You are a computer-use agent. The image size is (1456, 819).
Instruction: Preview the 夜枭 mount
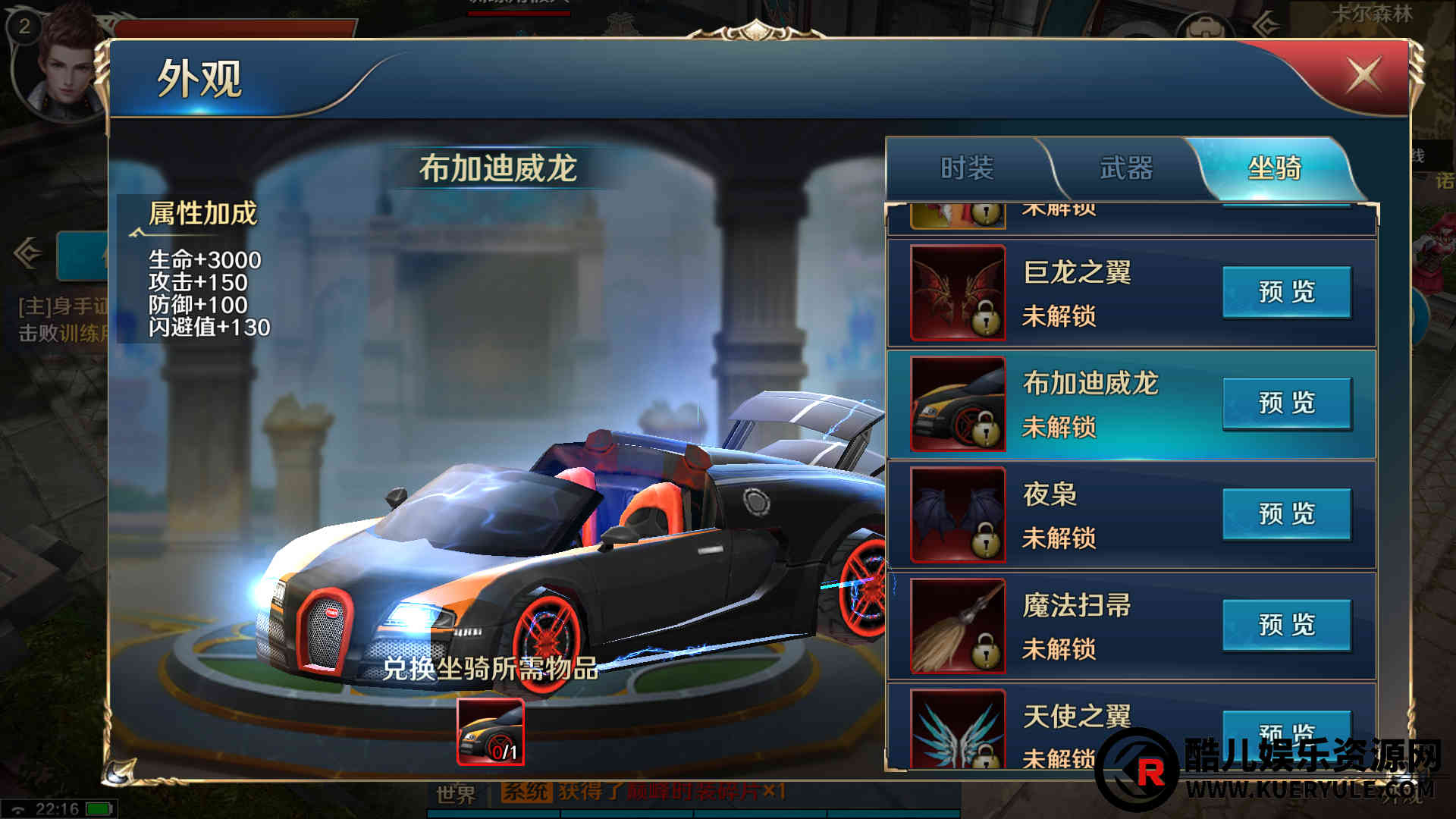1286,514
